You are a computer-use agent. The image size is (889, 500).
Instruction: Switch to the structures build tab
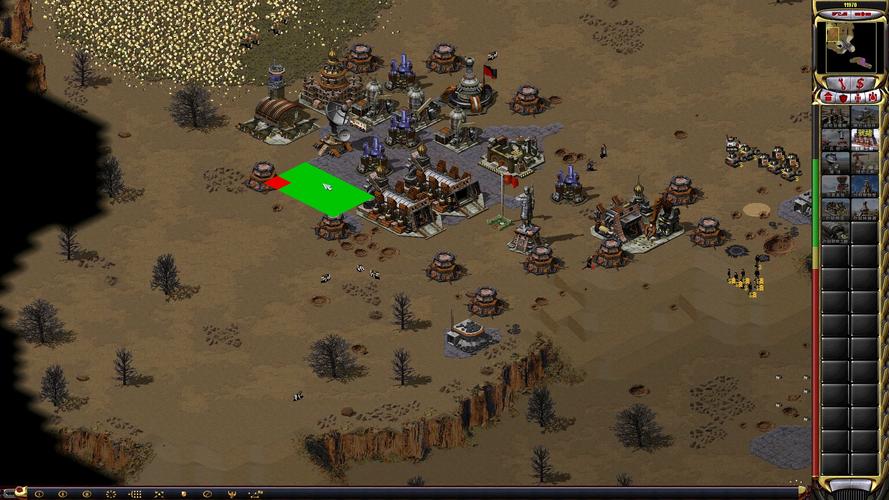coord(827,97)
